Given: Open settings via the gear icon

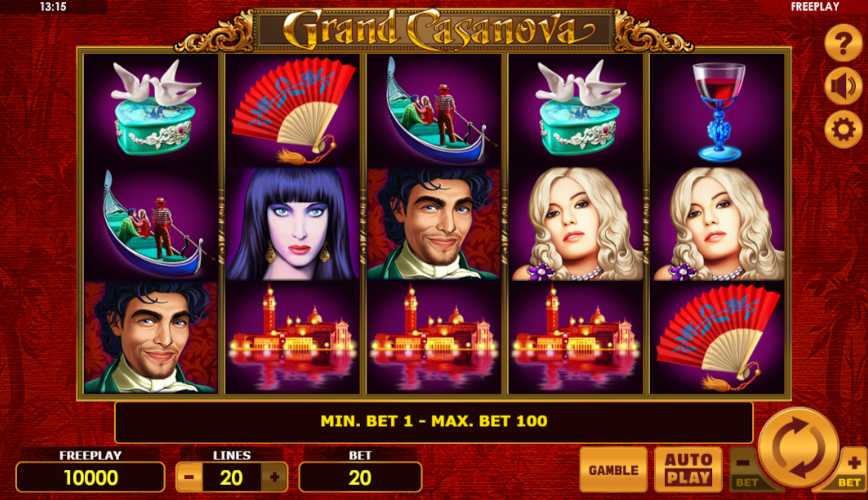Looking at the screenshot, I should point(843,129).
